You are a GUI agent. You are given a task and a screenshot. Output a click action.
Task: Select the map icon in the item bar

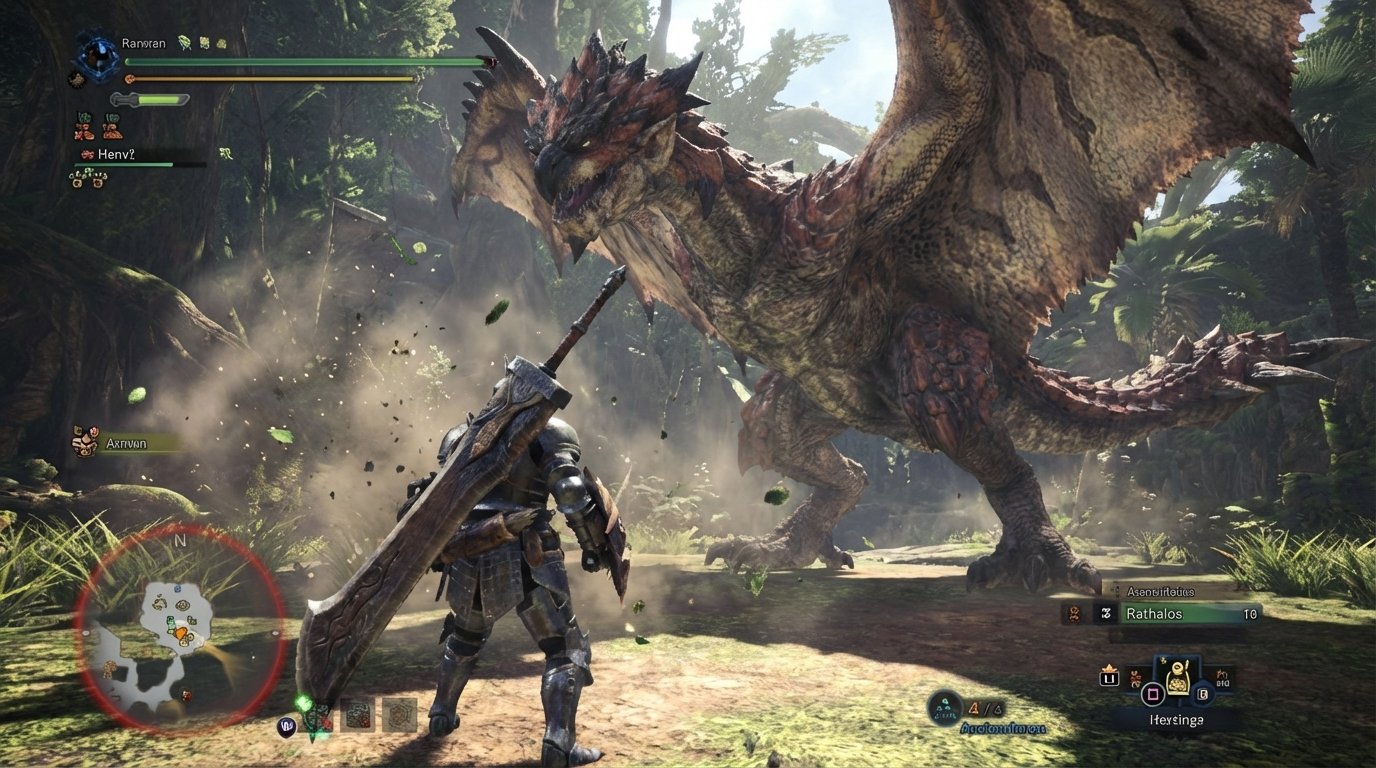pos(356,716)
